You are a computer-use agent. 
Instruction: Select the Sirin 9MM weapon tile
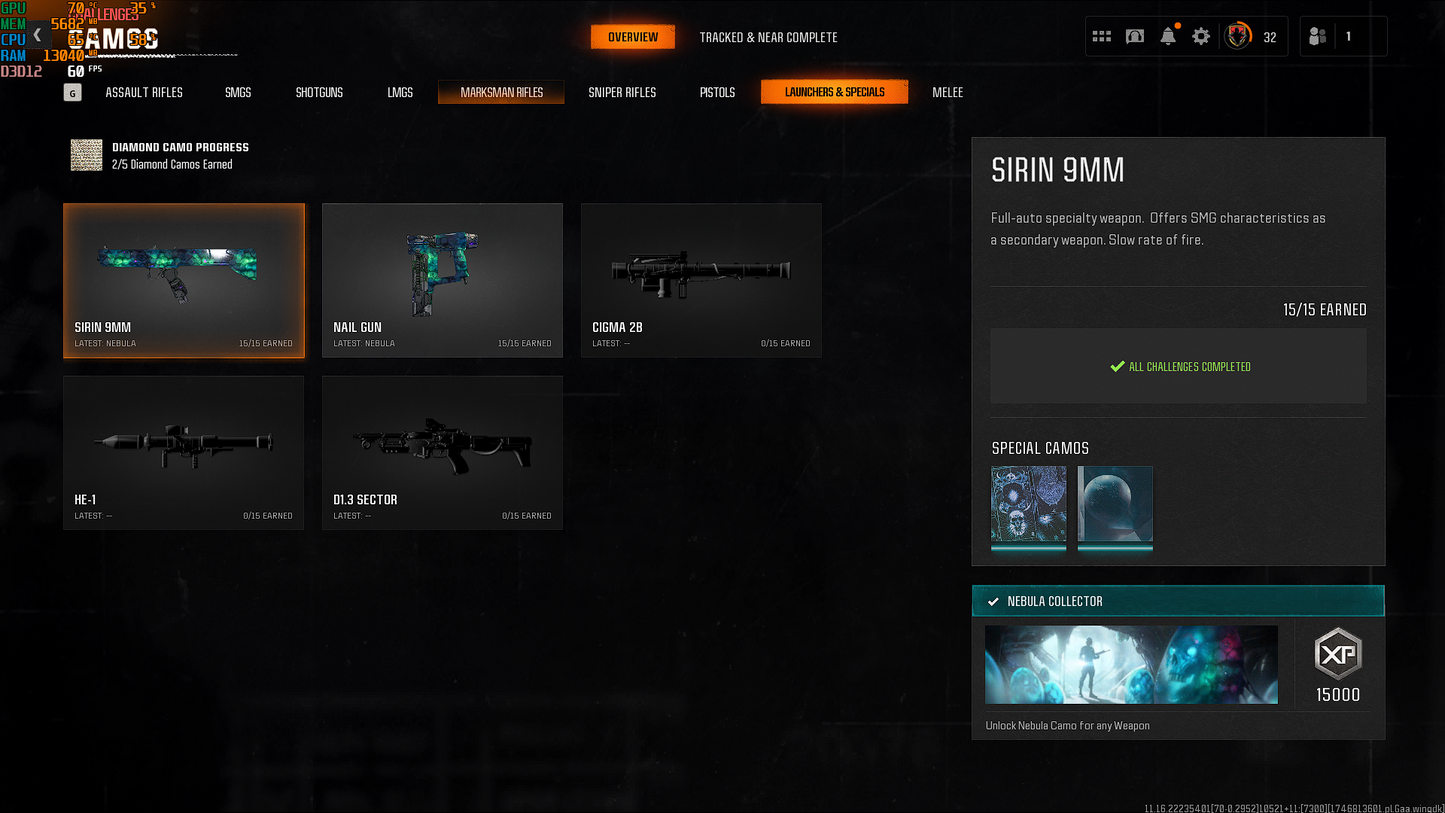tap(184, 280)
